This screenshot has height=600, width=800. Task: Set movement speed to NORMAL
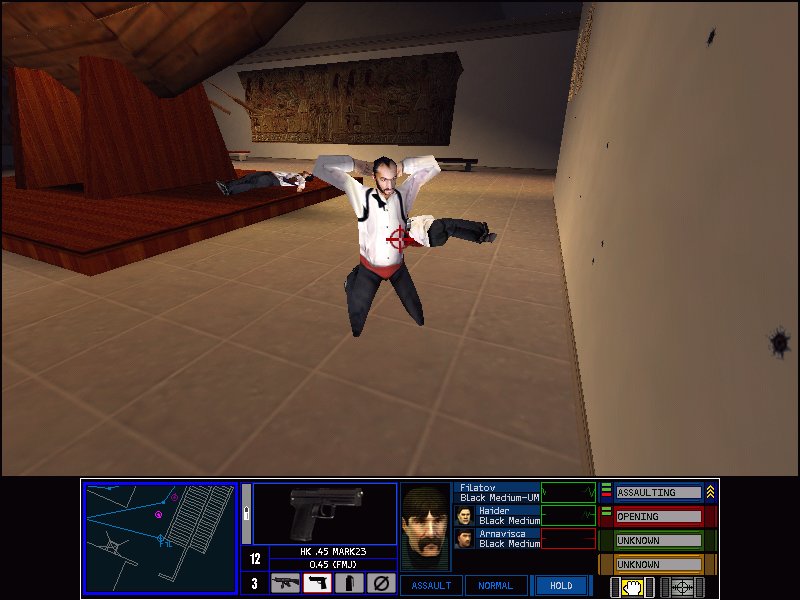(496, 586)
